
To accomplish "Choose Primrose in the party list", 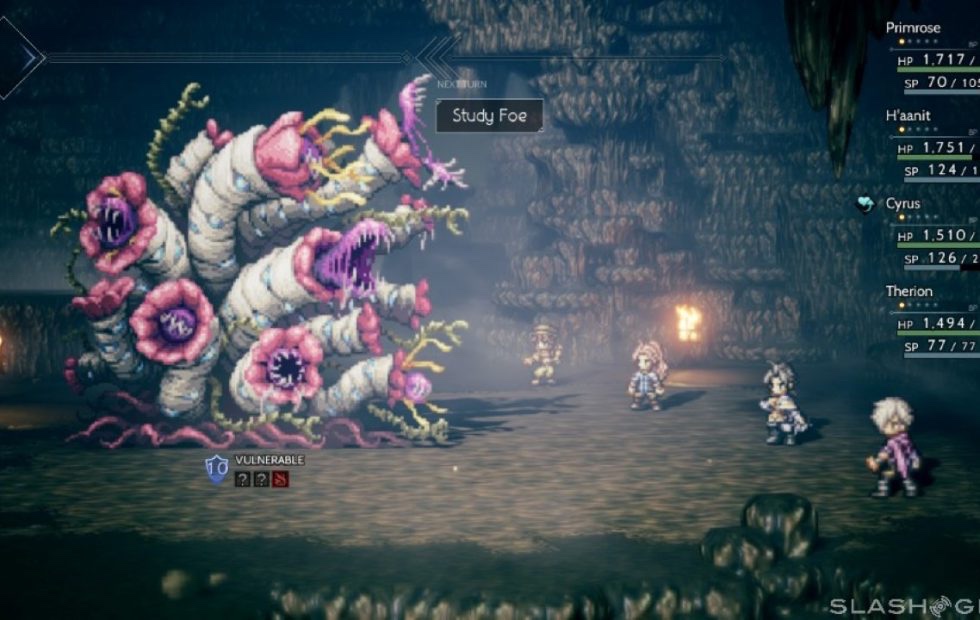I will click(x=913, y=28).
